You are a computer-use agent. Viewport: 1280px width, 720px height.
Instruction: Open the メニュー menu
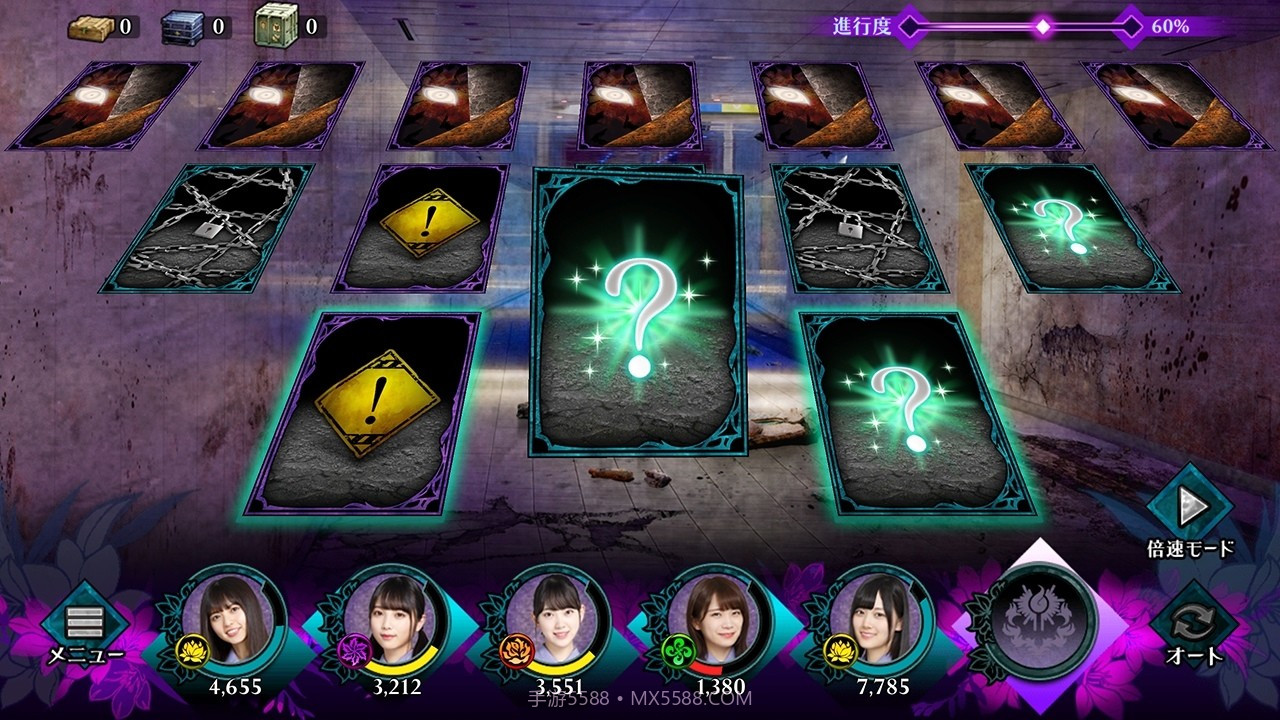85,628
